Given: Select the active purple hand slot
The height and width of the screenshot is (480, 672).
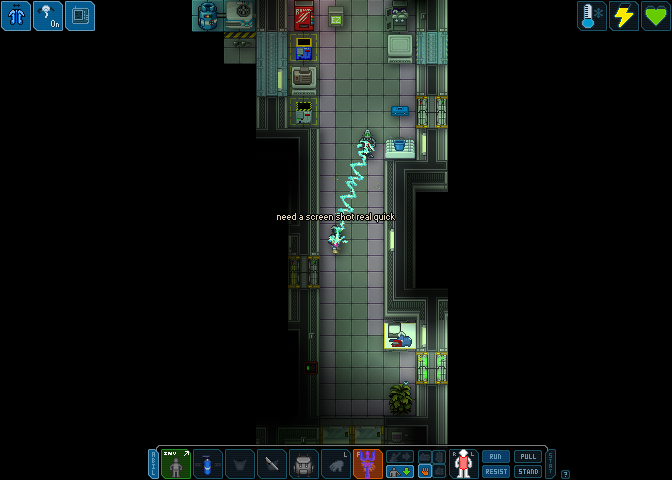Looking at the screenshot, I should click(368, 464).
